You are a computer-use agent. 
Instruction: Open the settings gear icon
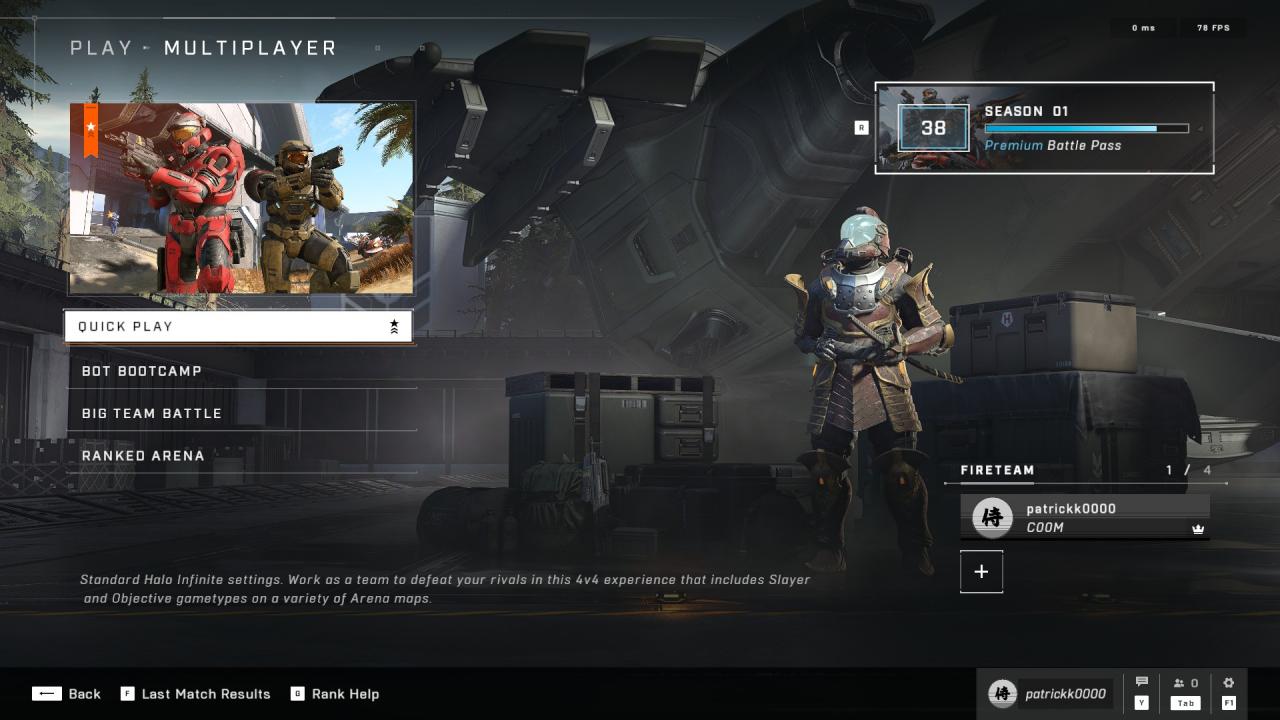tap(1229, 683)
